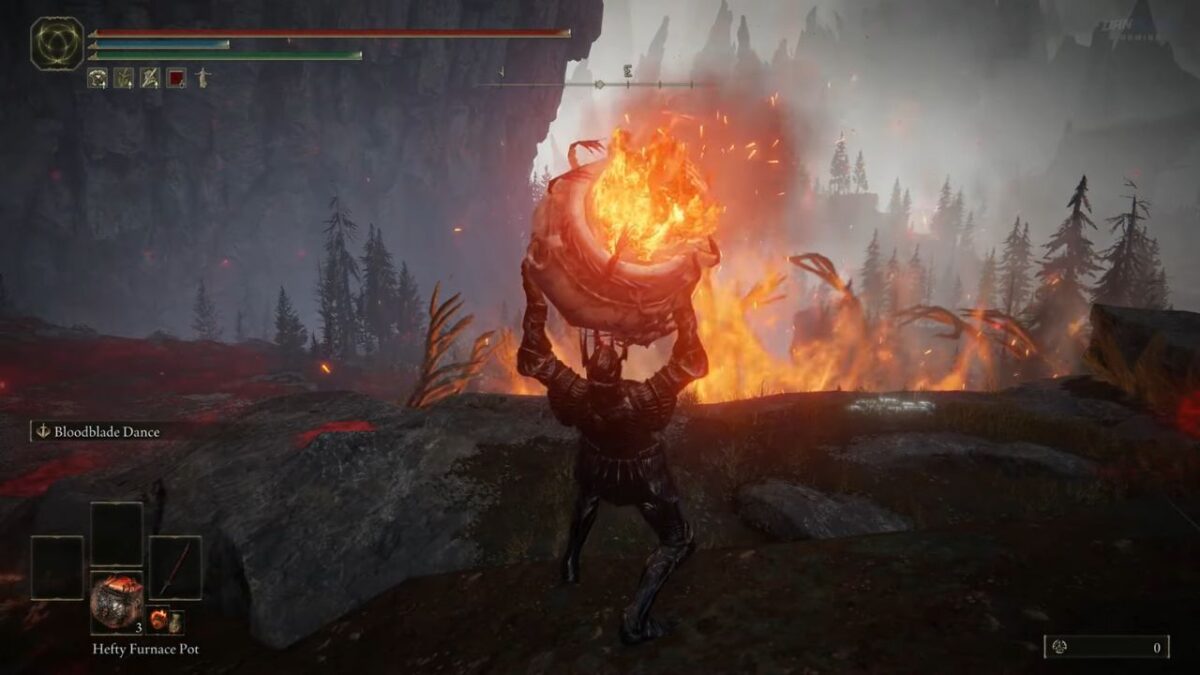Click the compass bar above the flames
1200x675 pixels.
tap(598, 84)
